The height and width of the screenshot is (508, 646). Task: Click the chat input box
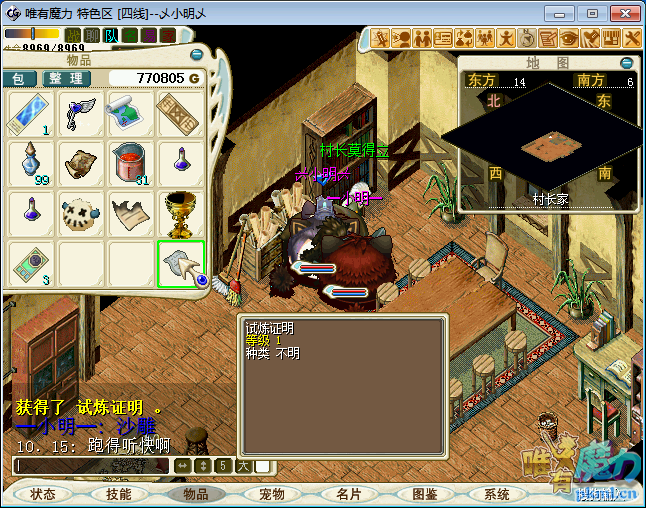coord(92,466)
